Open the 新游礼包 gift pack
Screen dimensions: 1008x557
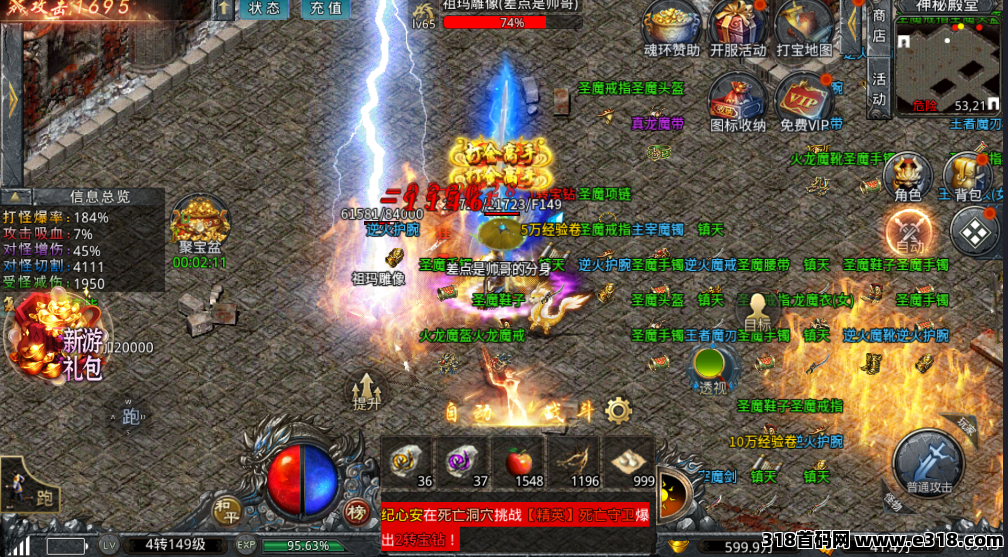[x=60, y=340]
